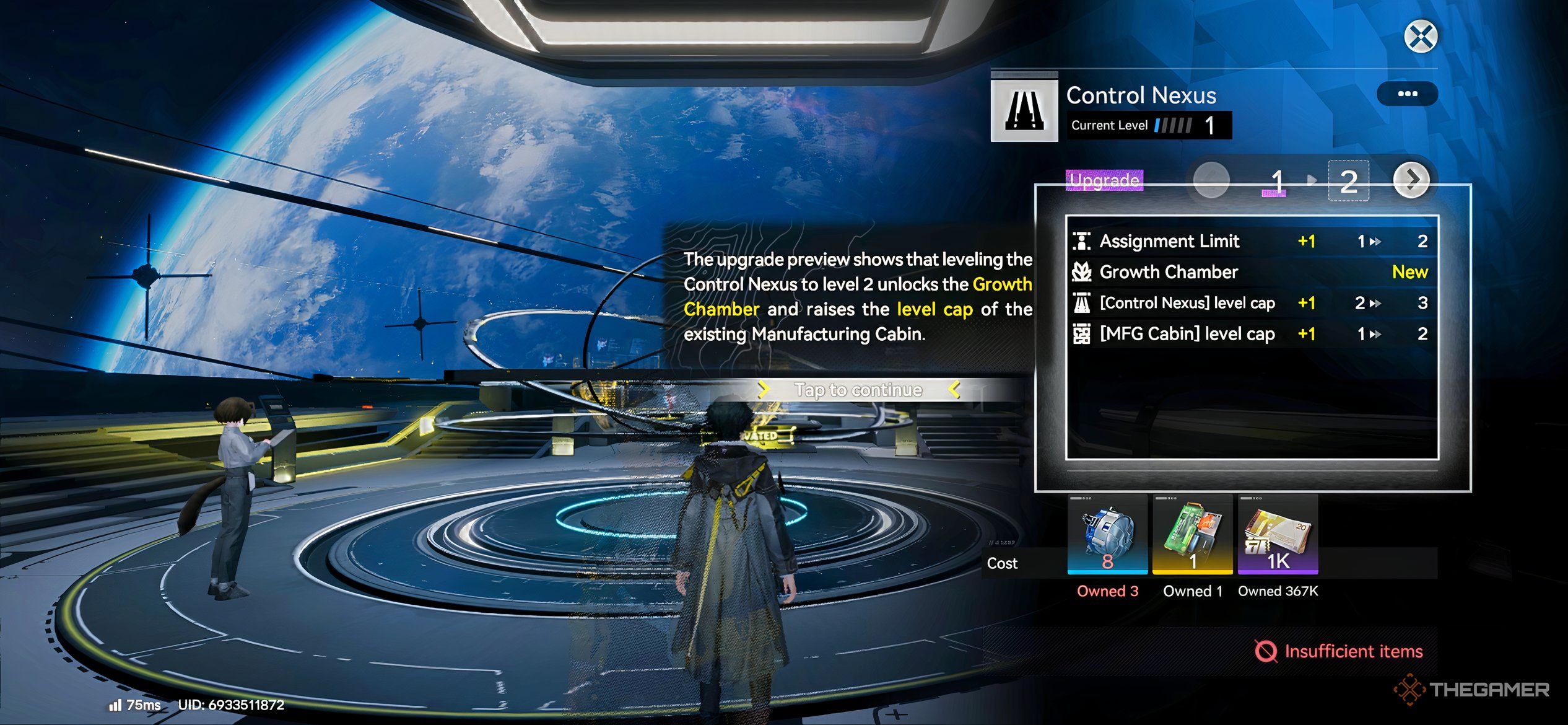Tap to continue the tutorial message
This screenshot has width=1568, height=725.
pos(858,390)
